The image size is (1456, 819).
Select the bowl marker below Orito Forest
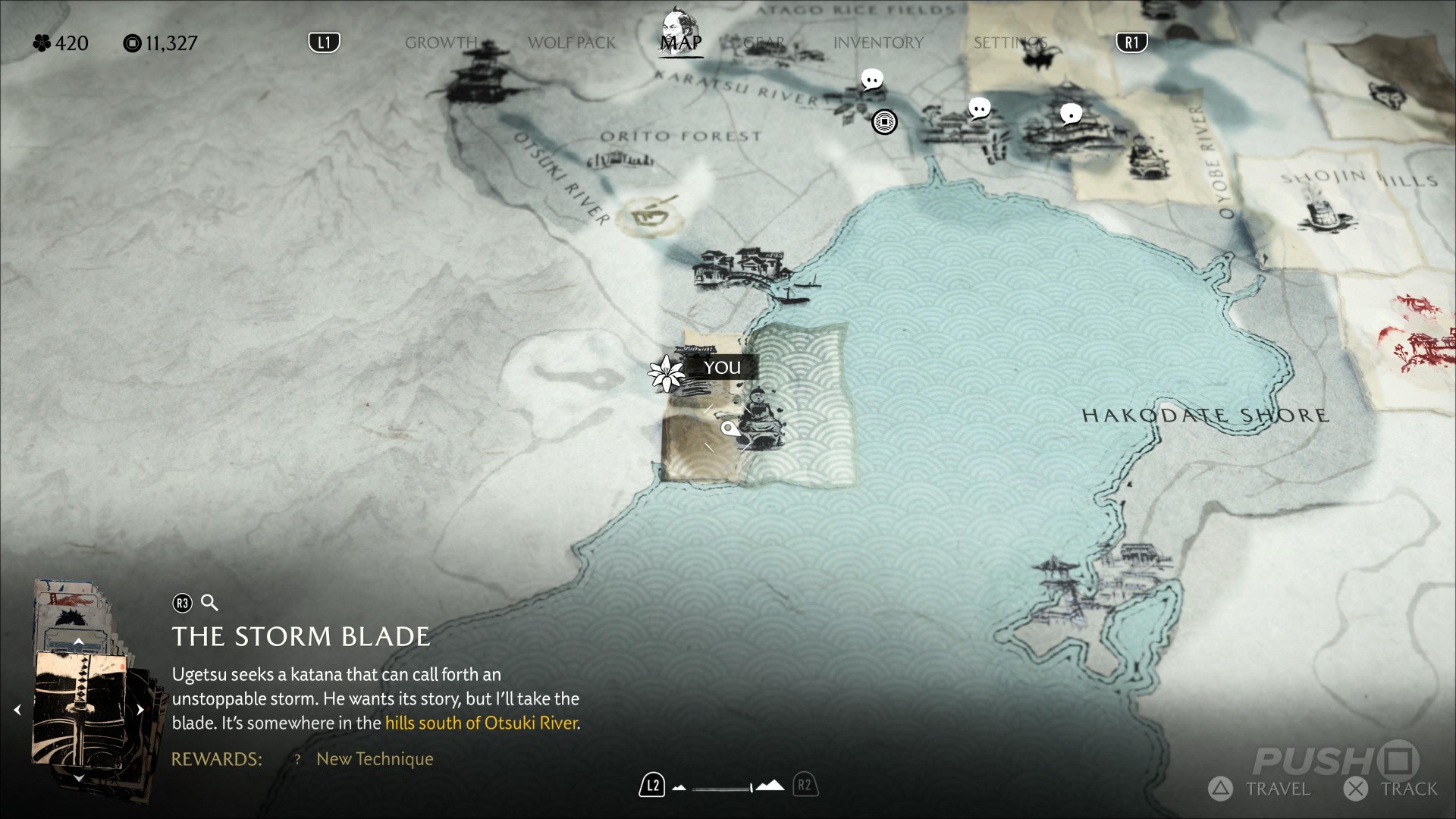point(649,217)
